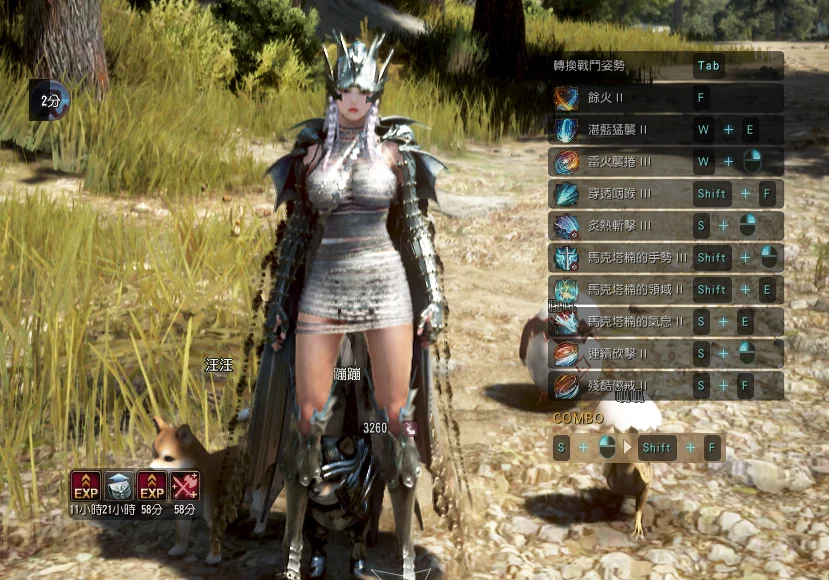This screenshot has height=580, width=829.
Task: Inspect the EXP buff showing 58分
Action: tap(151, 486)
